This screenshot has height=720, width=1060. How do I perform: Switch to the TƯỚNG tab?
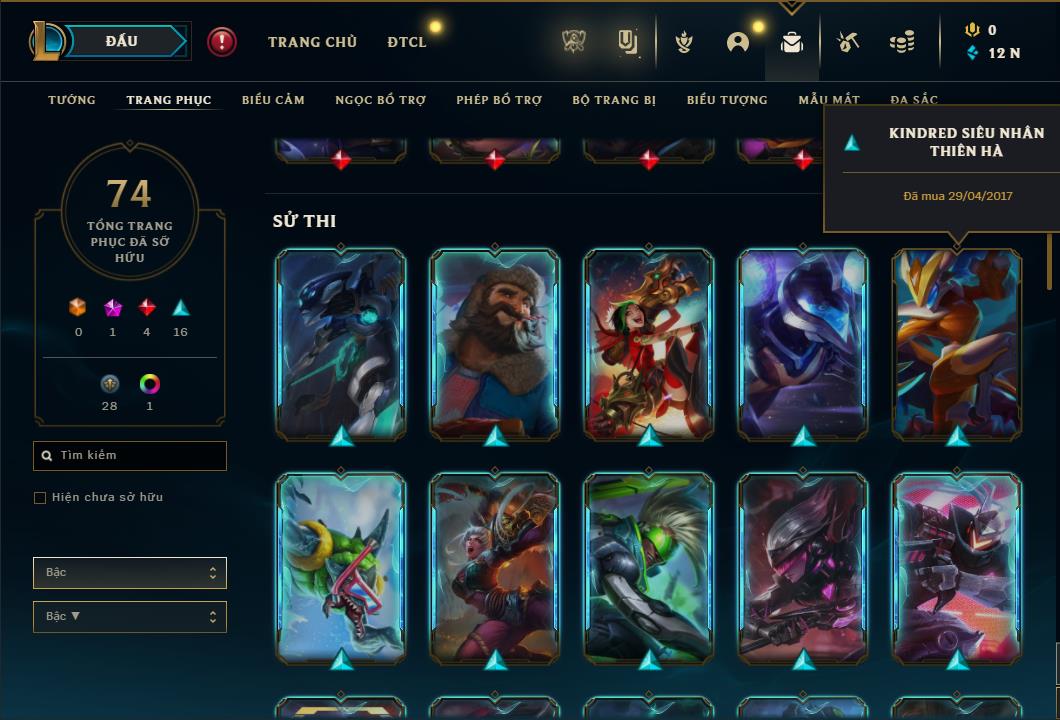tap(72, 100)
